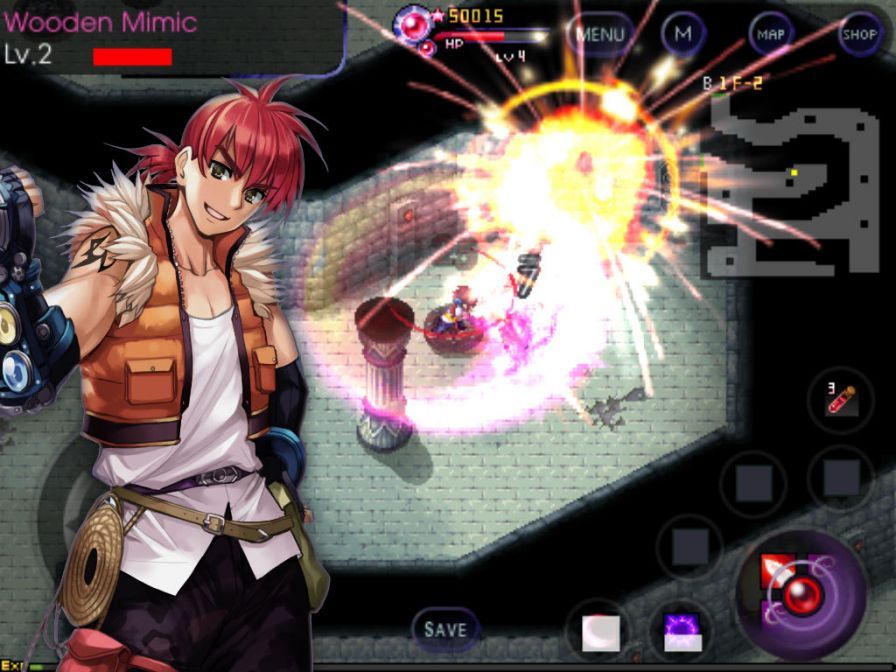Use the red potion item slot
Viewport: 896px width, 672px height.
840,399
